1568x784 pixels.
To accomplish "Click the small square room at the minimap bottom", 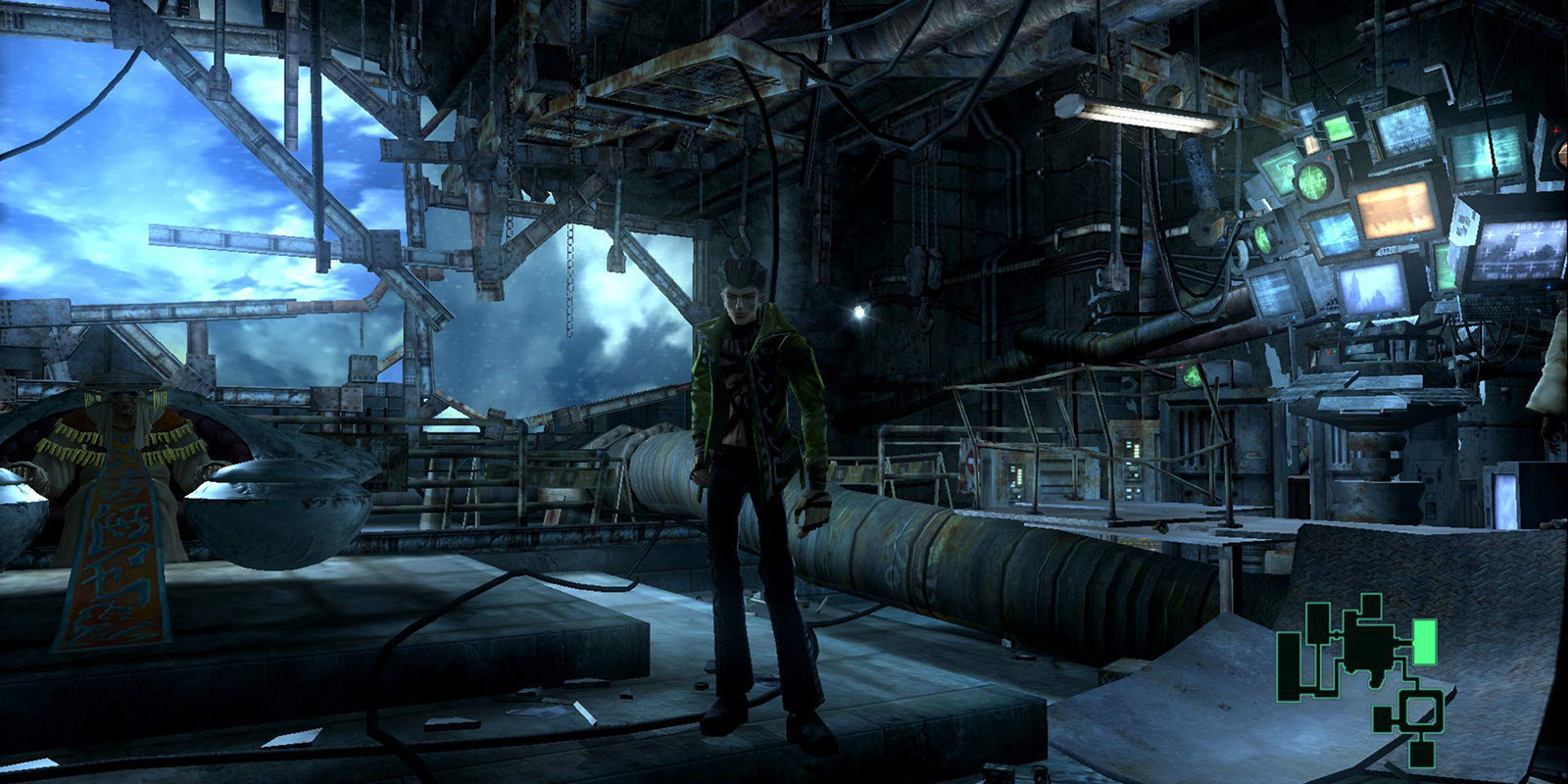I will pyautogui.click(x=1421, y=752).
